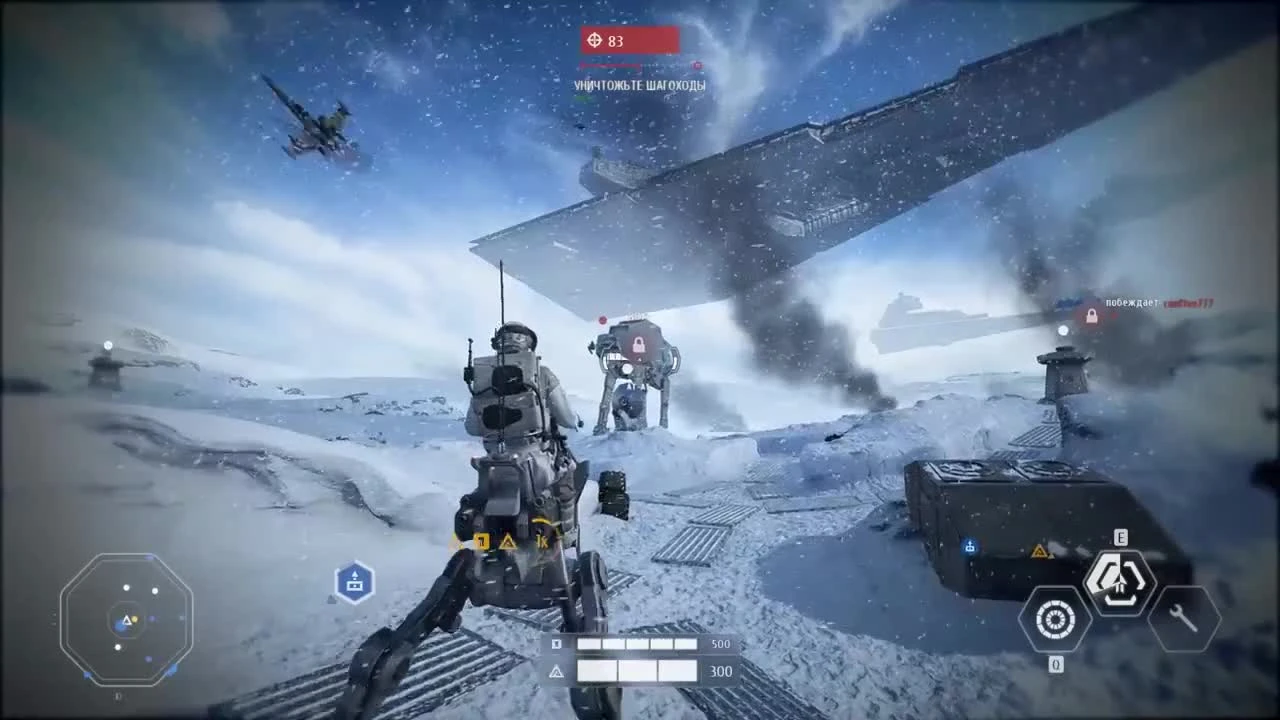Expand the objective banner showing 83

[x=630, y=41]
